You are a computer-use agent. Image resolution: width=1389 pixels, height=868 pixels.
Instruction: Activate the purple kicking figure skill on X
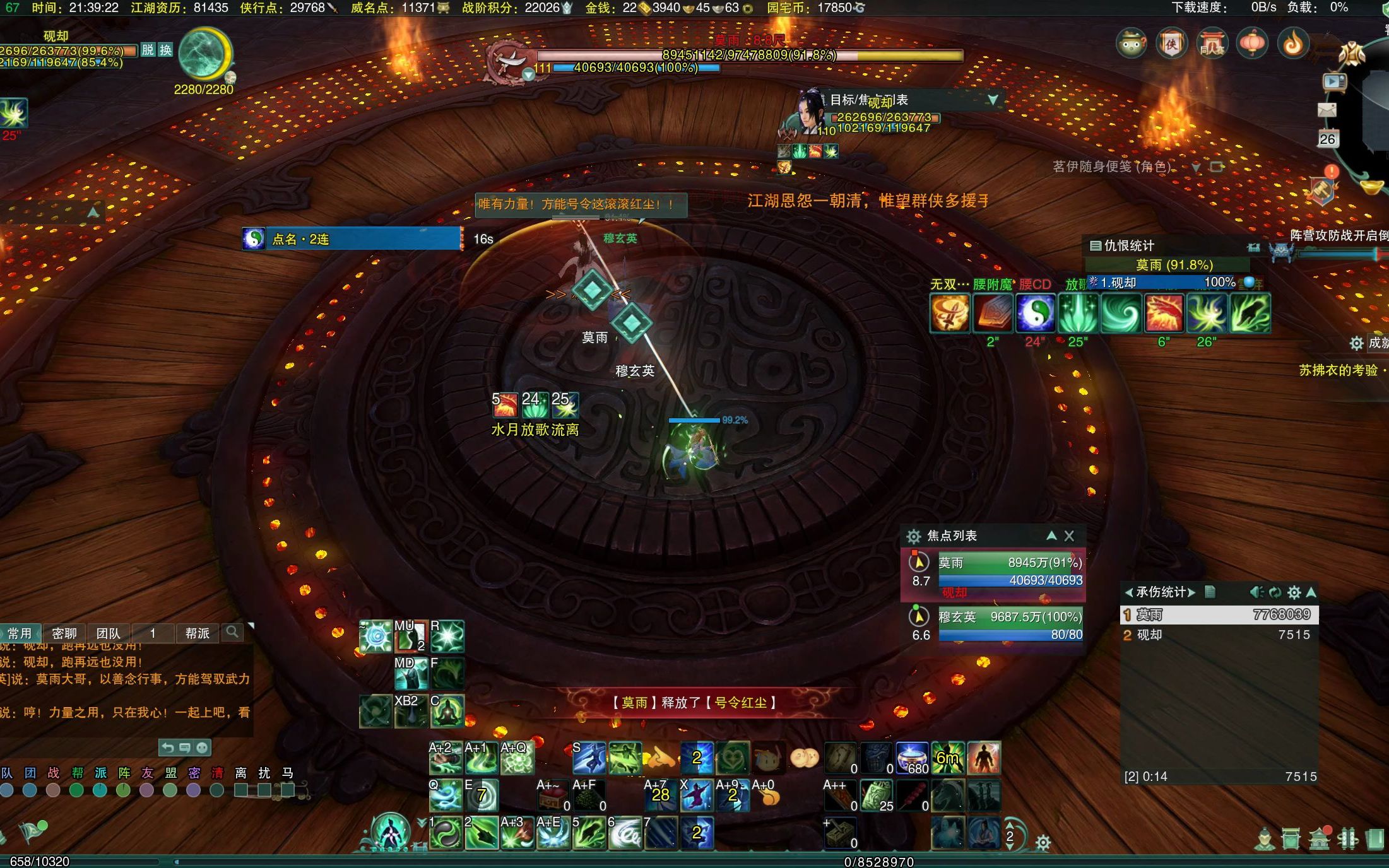(x=696, y=795)
